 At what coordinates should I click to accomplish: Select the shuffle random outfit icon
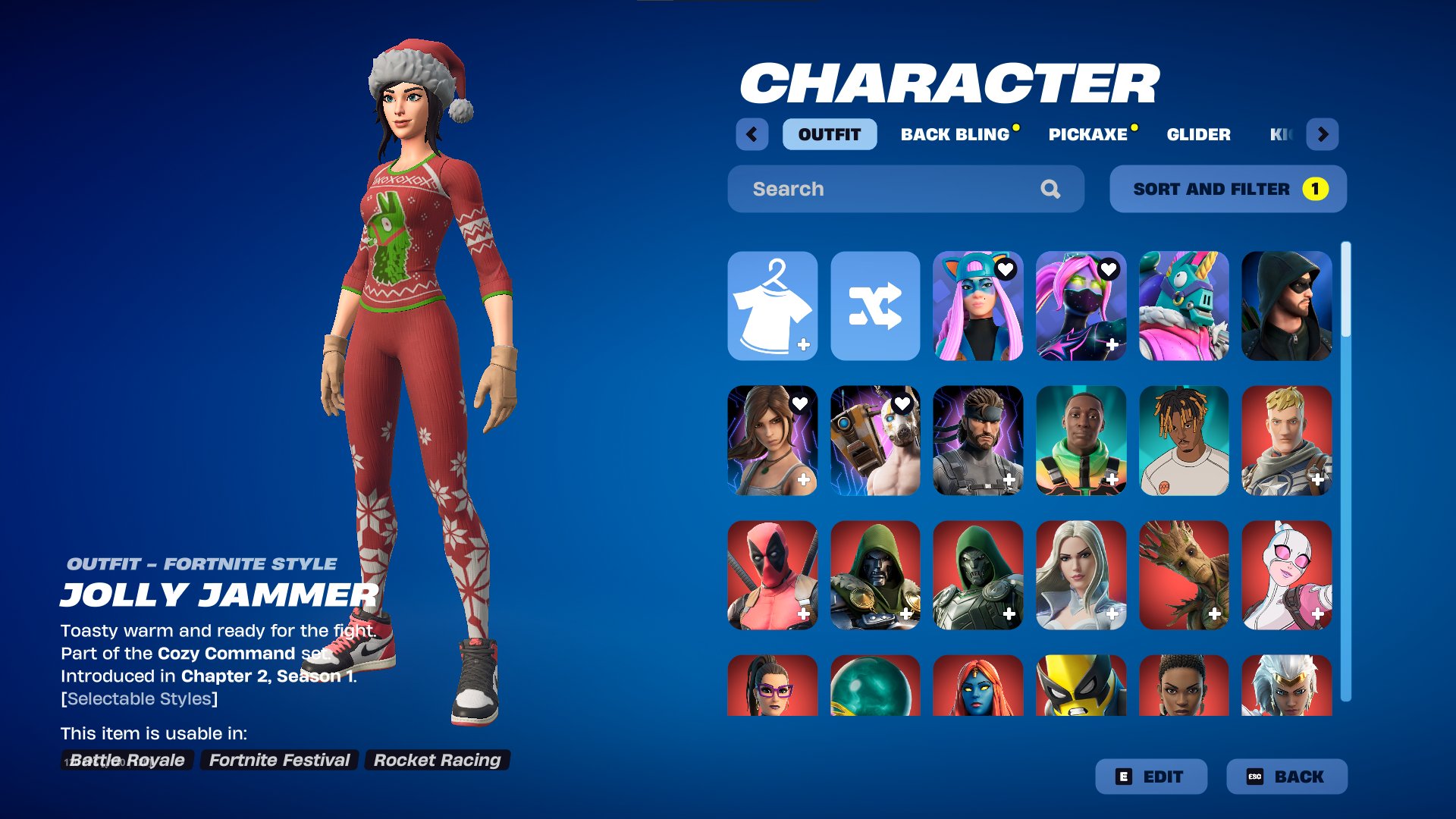pyautogui.click(x=875, y=306)
